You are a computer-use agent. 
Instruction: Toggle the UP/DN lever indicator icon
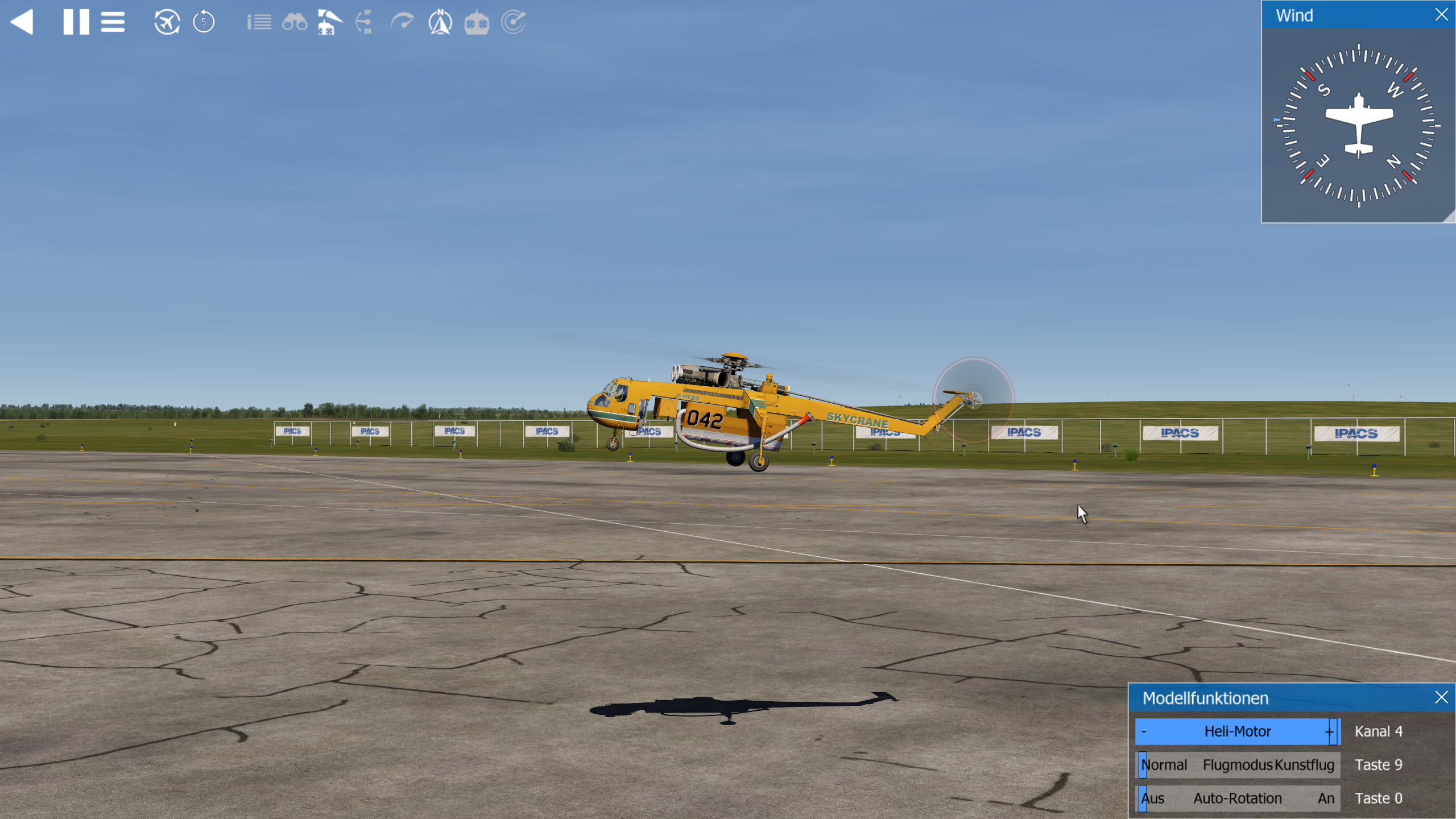[x=365, y=22]
